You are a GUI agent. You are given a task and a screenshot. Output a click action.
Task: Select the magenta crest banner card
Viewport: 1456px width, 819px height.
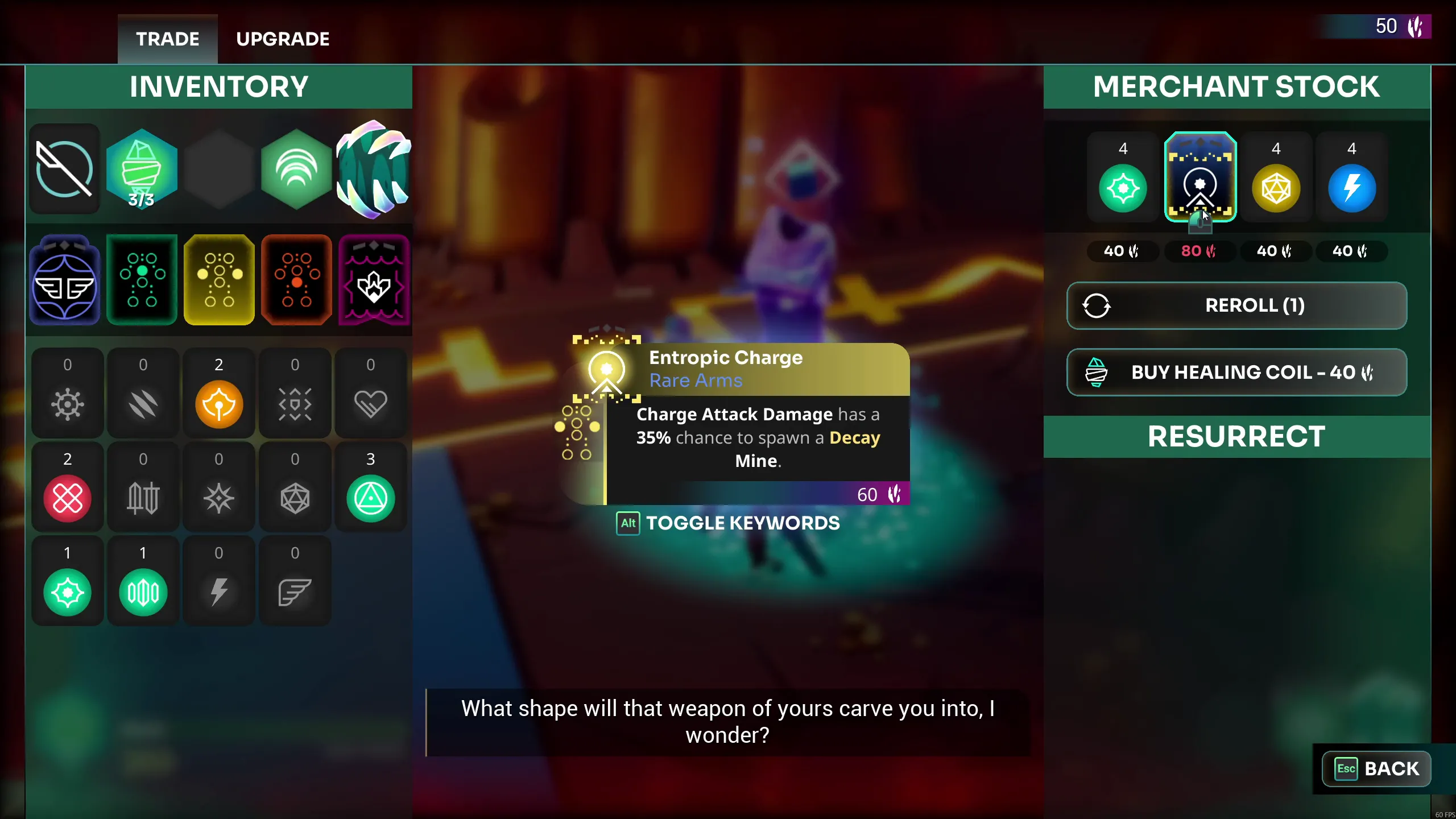coord(373,280)
